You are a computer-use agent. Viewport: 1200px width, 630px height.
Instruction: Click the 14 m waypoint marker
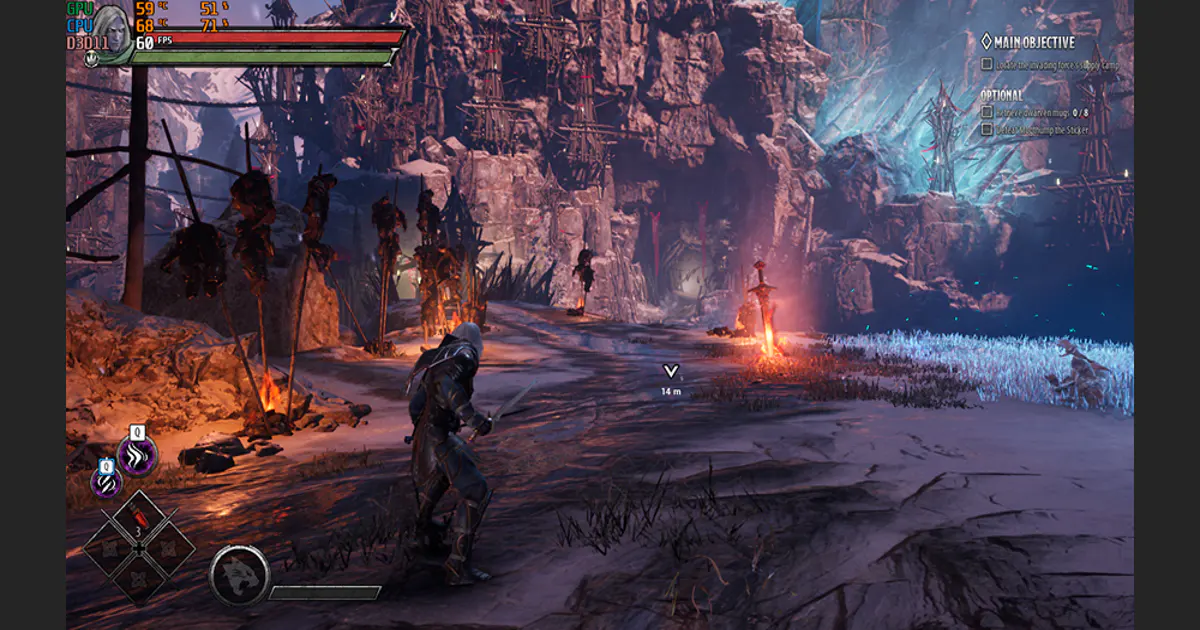(670, 372)
